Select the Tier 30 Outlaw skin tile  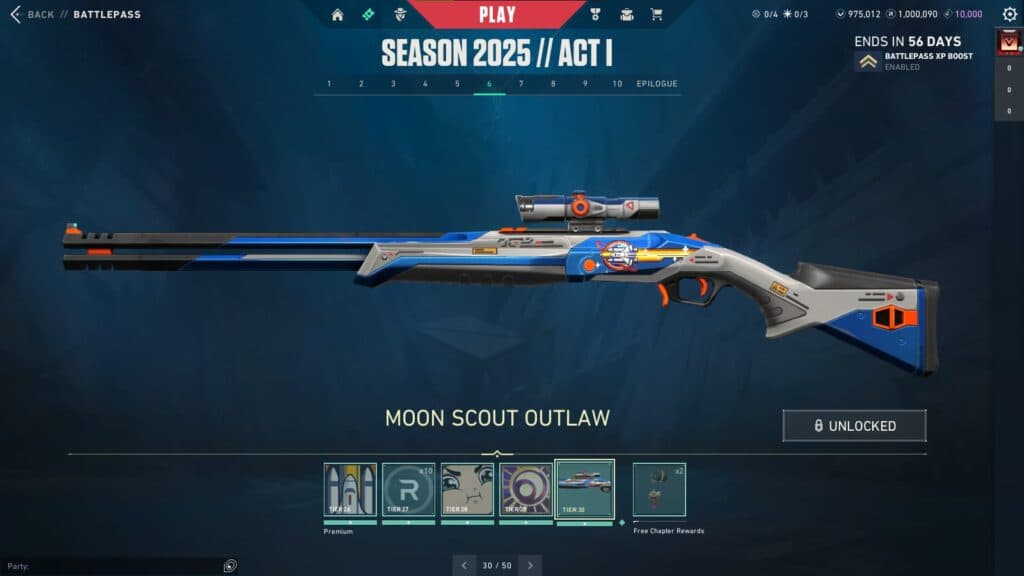584,489
